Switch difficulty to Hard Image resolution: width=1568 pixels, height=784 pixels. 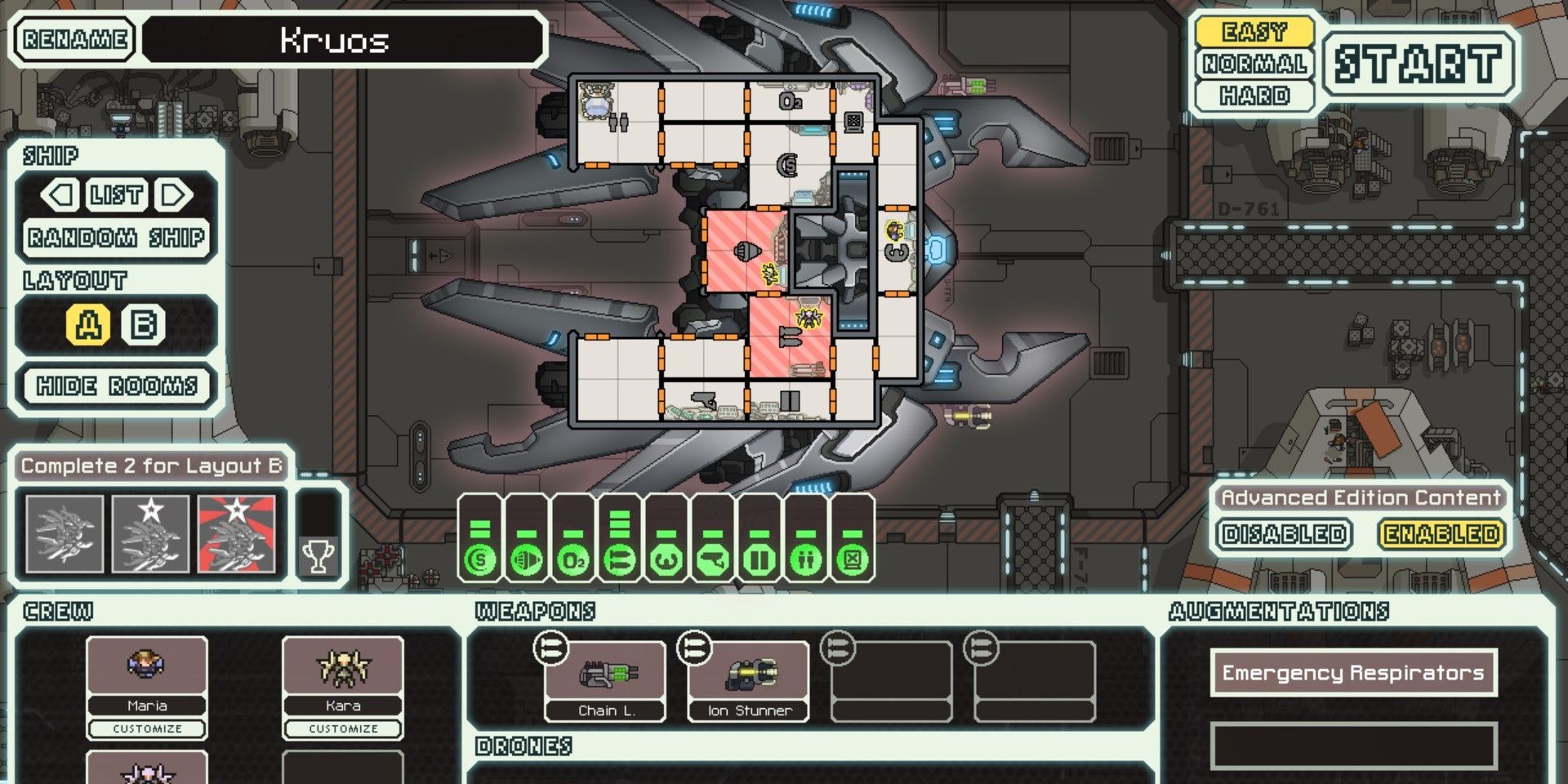[1254, 96]
